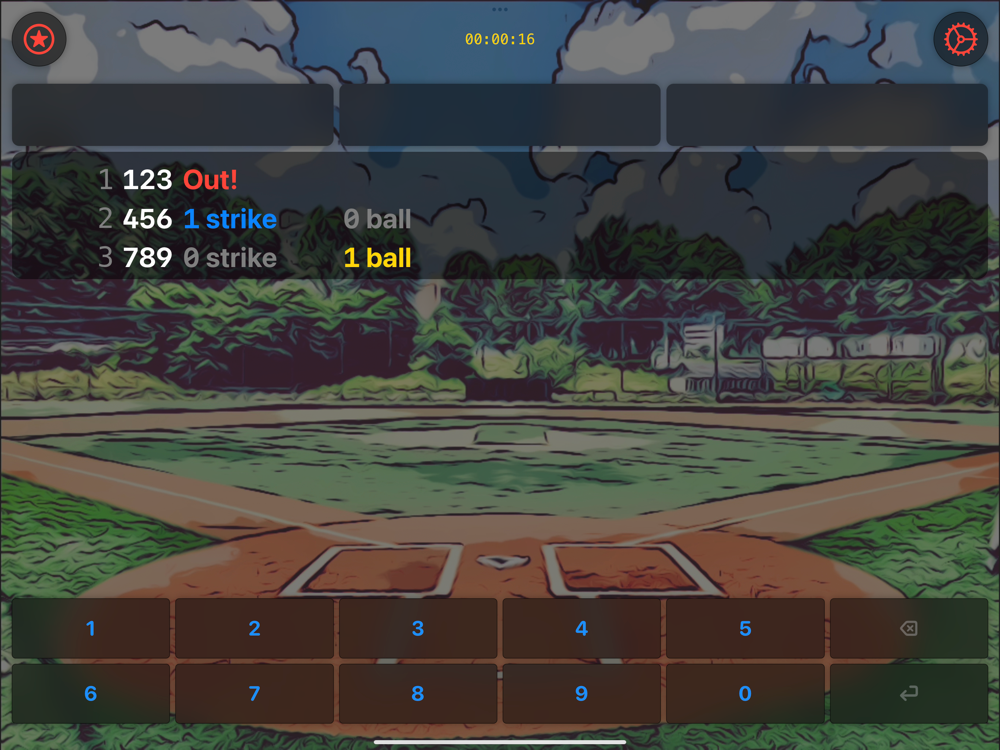Select the number 8 key

418,693
